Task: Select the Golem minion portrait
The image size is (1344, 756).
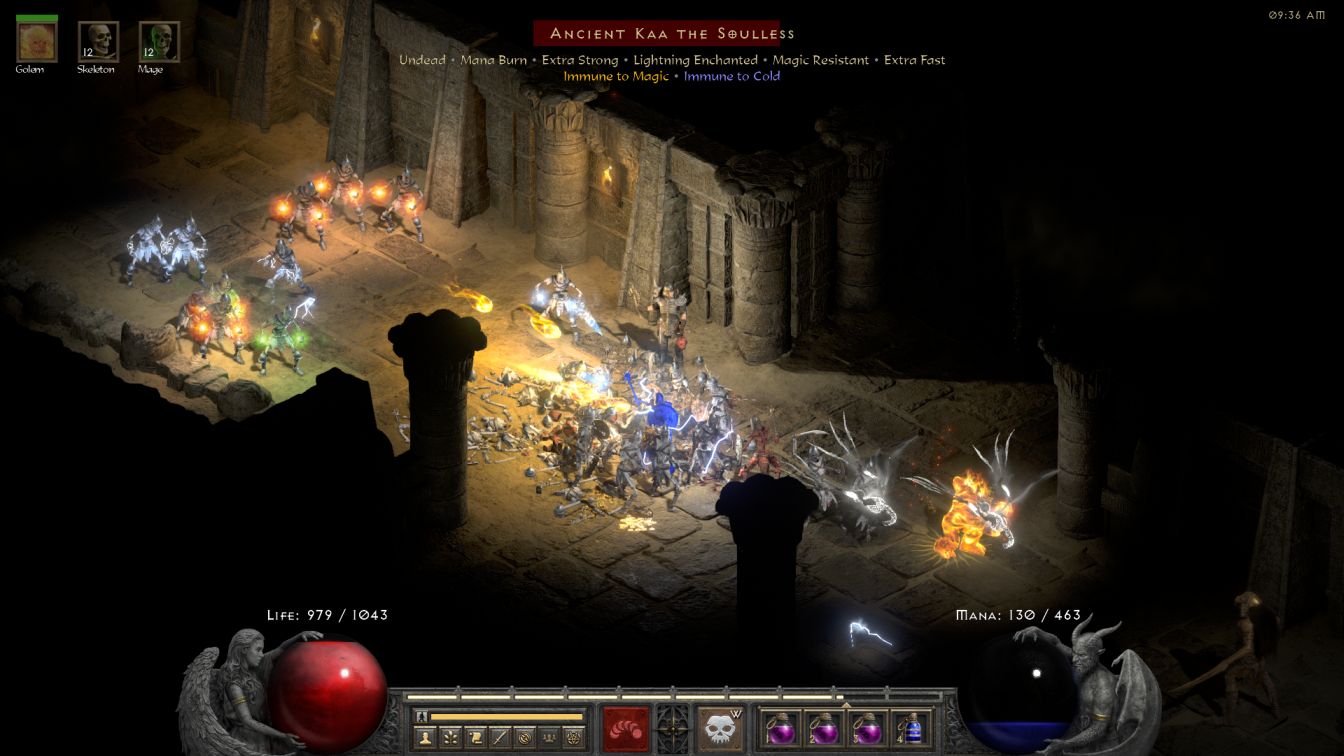Action: click(x=37, y=41)
